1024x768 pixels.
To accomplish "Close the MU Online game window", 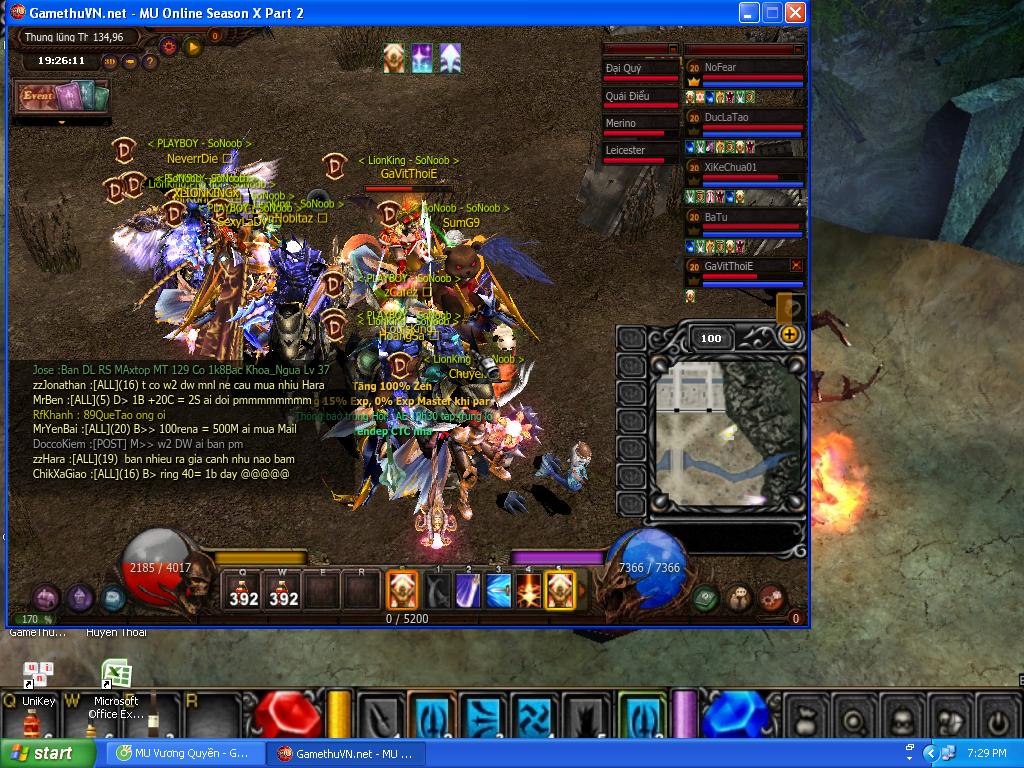I will tap(795, 13).
